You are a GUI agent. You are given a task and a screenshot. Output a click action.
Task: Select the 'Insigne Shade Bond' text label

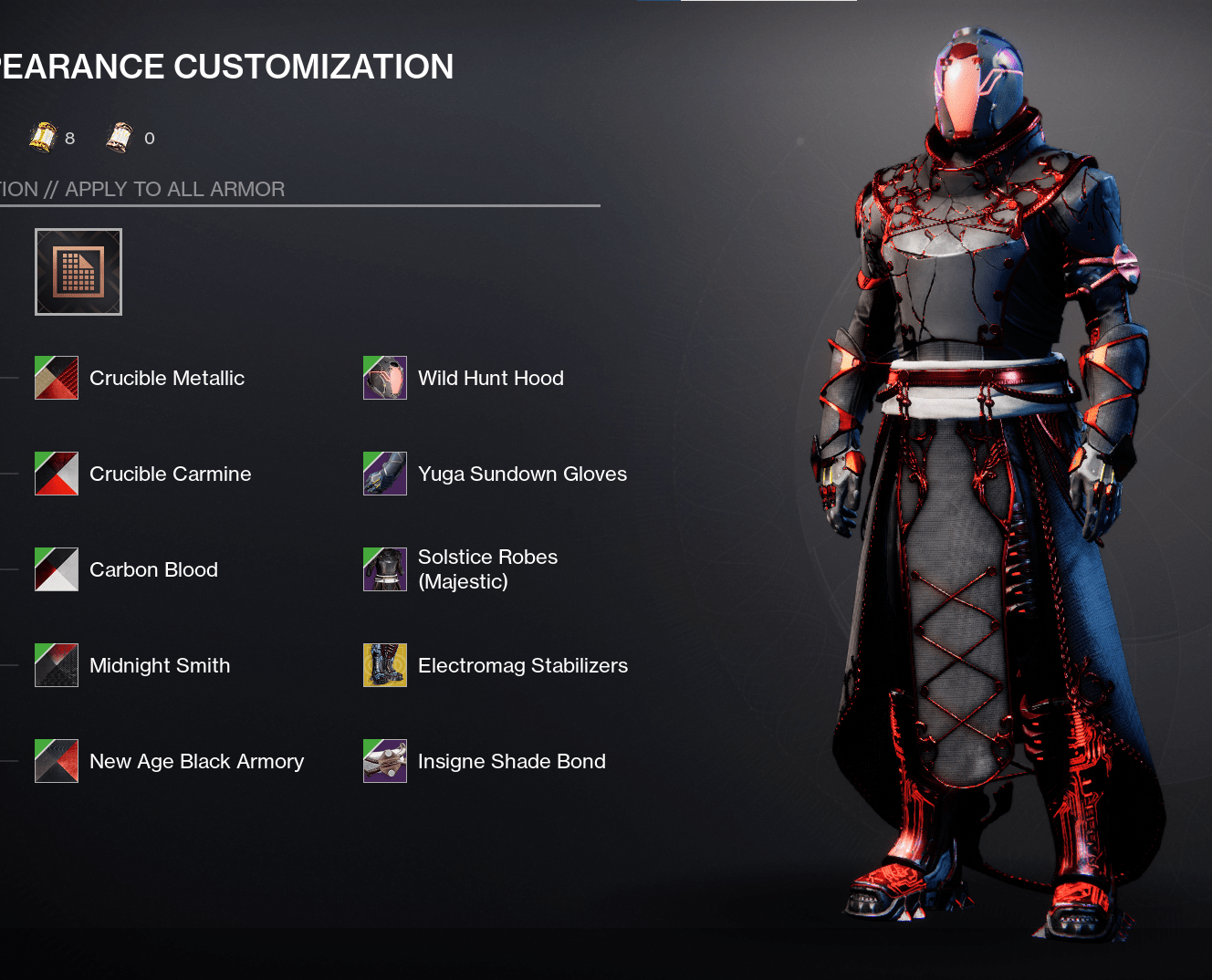511,760
